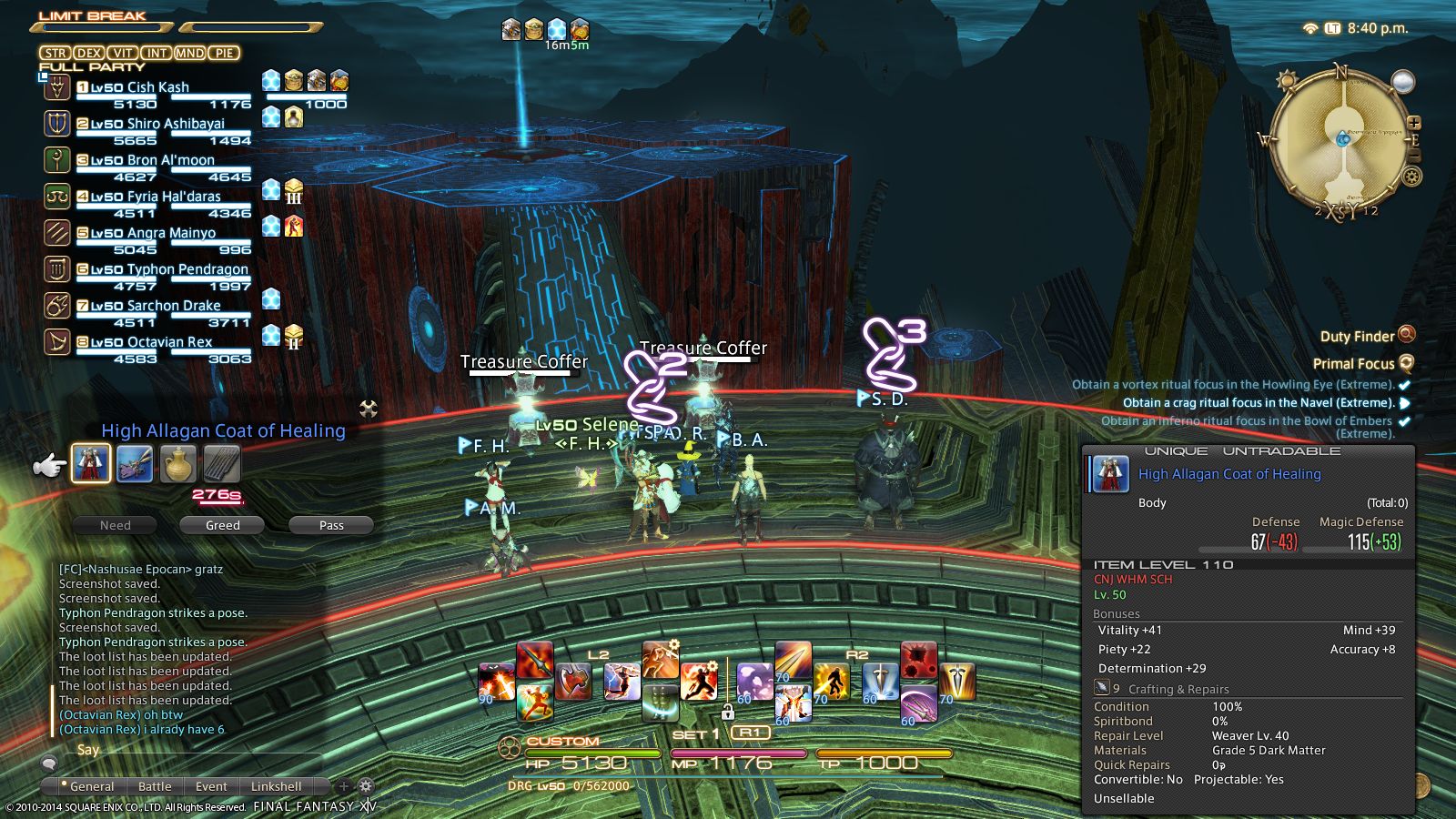Show the General chat tab

tap(91, 786)
